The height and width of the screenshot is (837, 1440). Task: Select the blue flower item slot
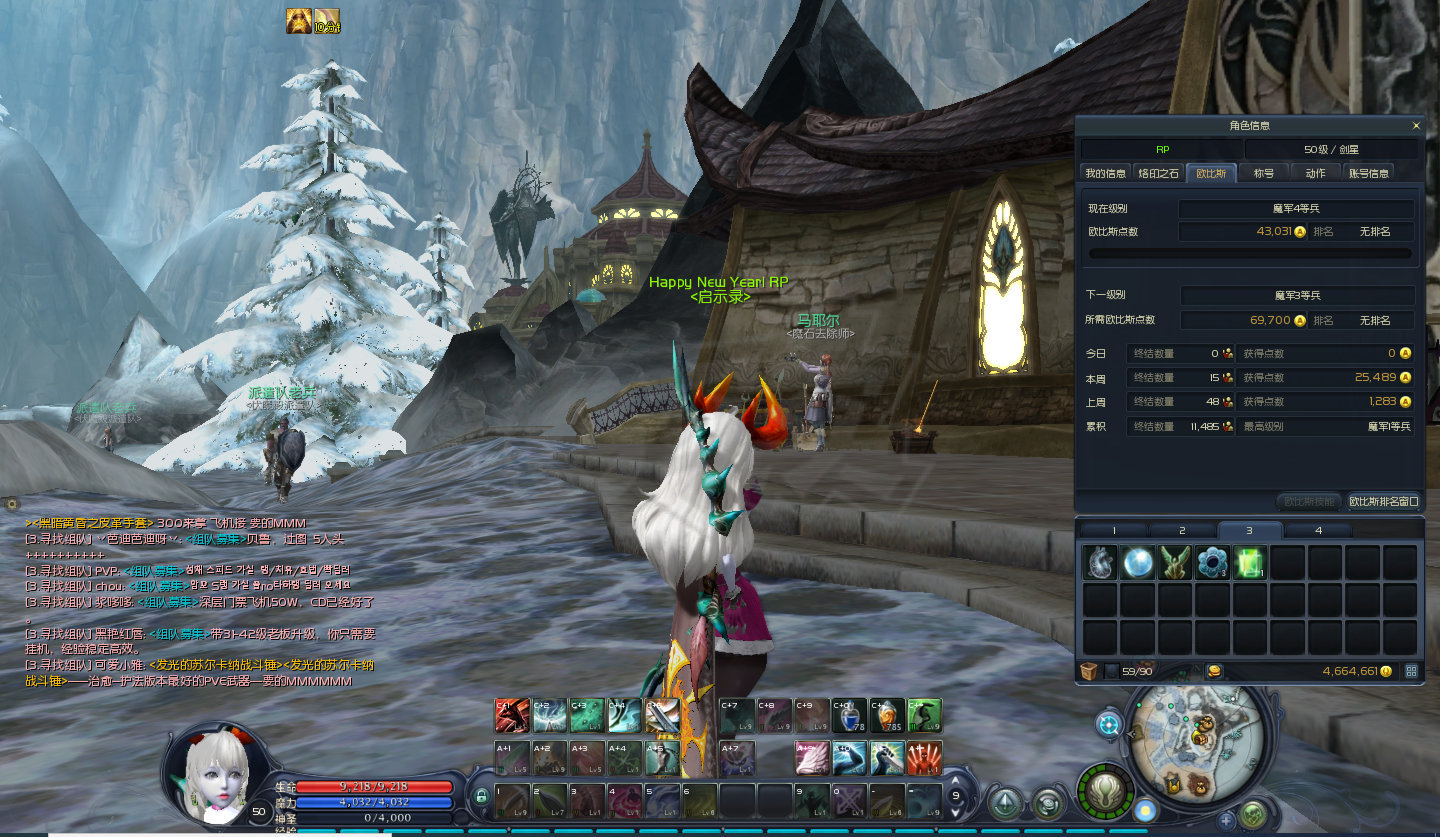(1212, 563)
